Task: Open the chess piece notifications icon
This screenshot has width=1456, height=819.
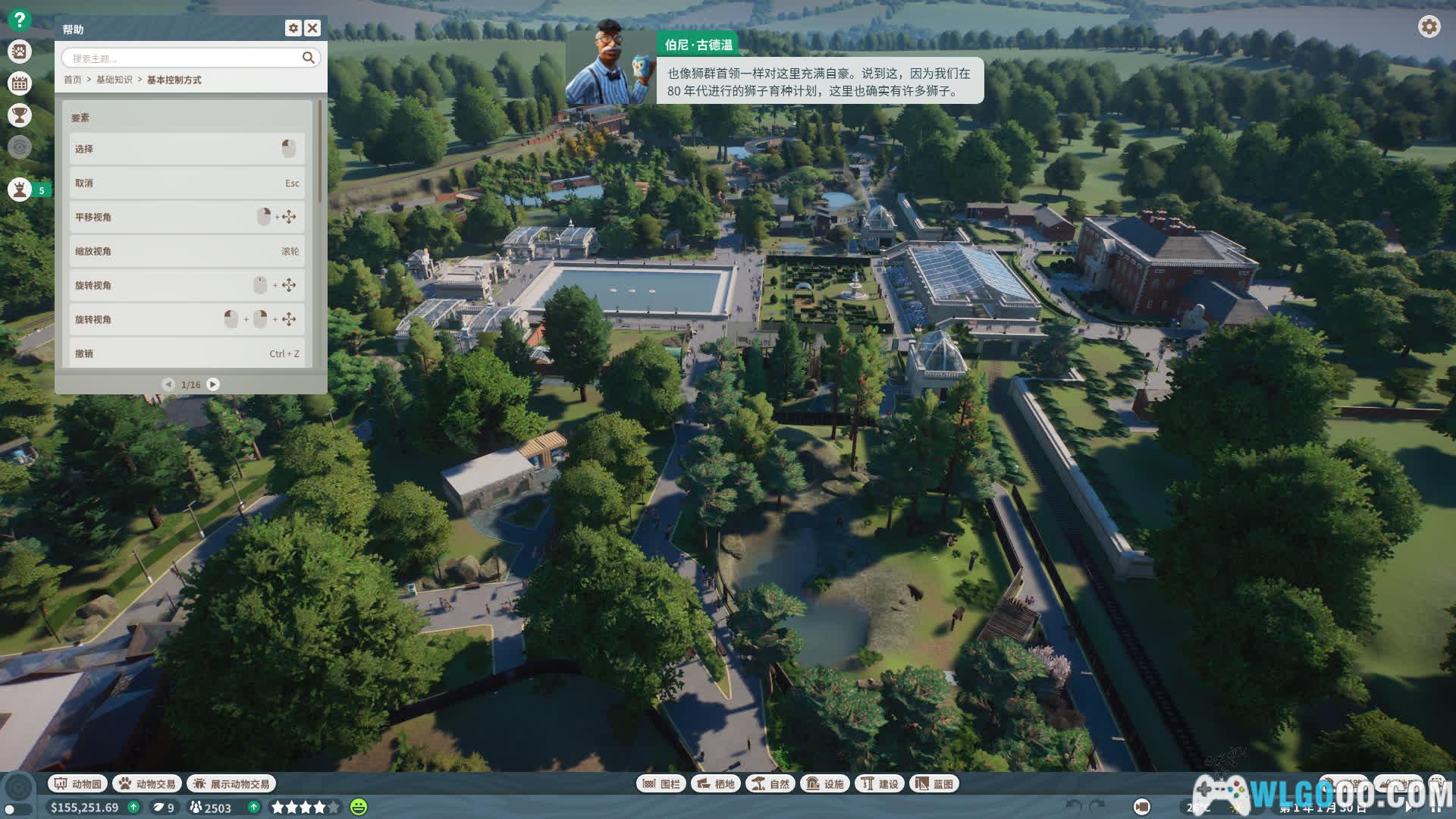Action: 20,190
